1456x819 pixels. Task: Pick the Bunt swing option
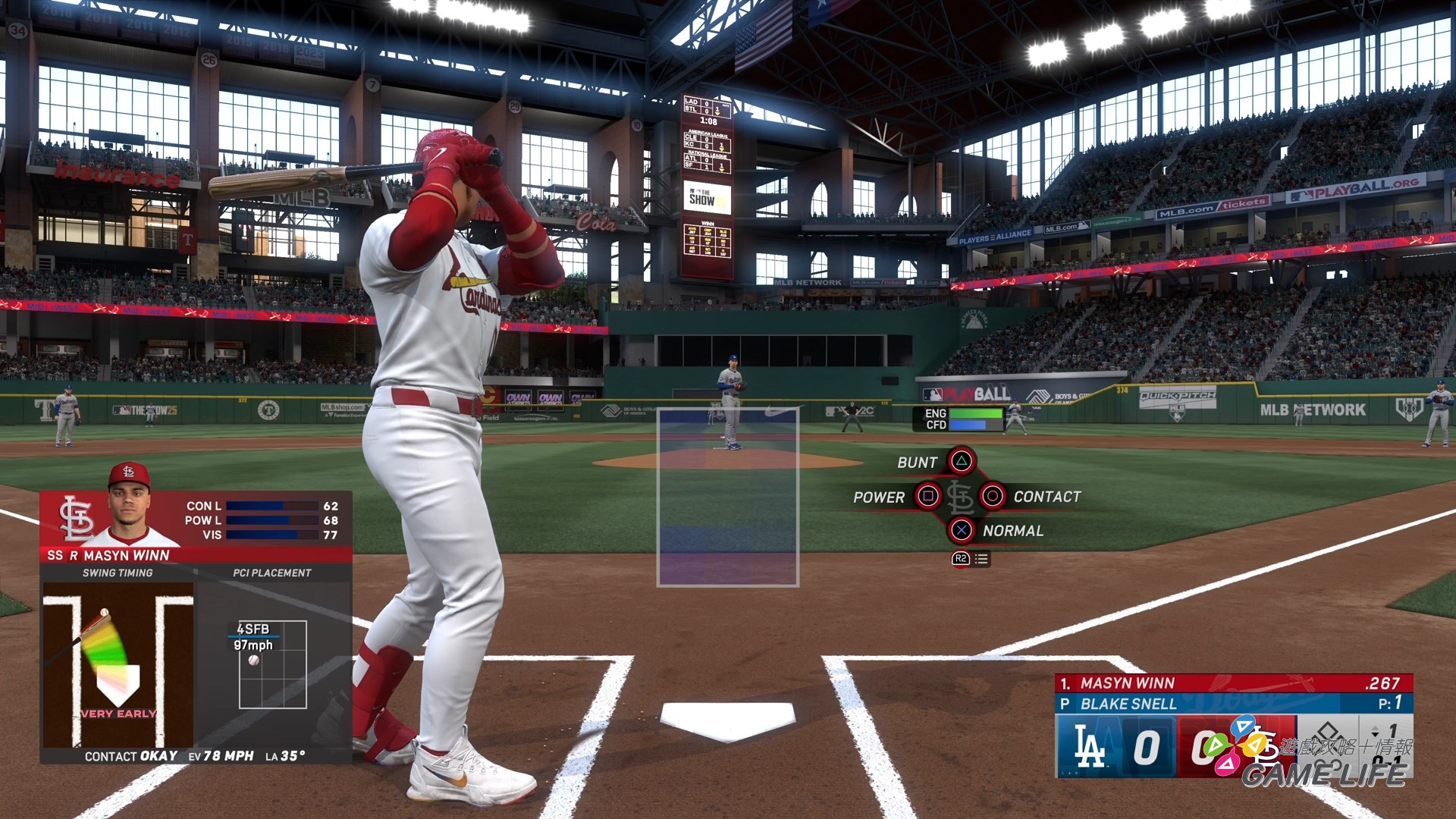pos(961,461)
